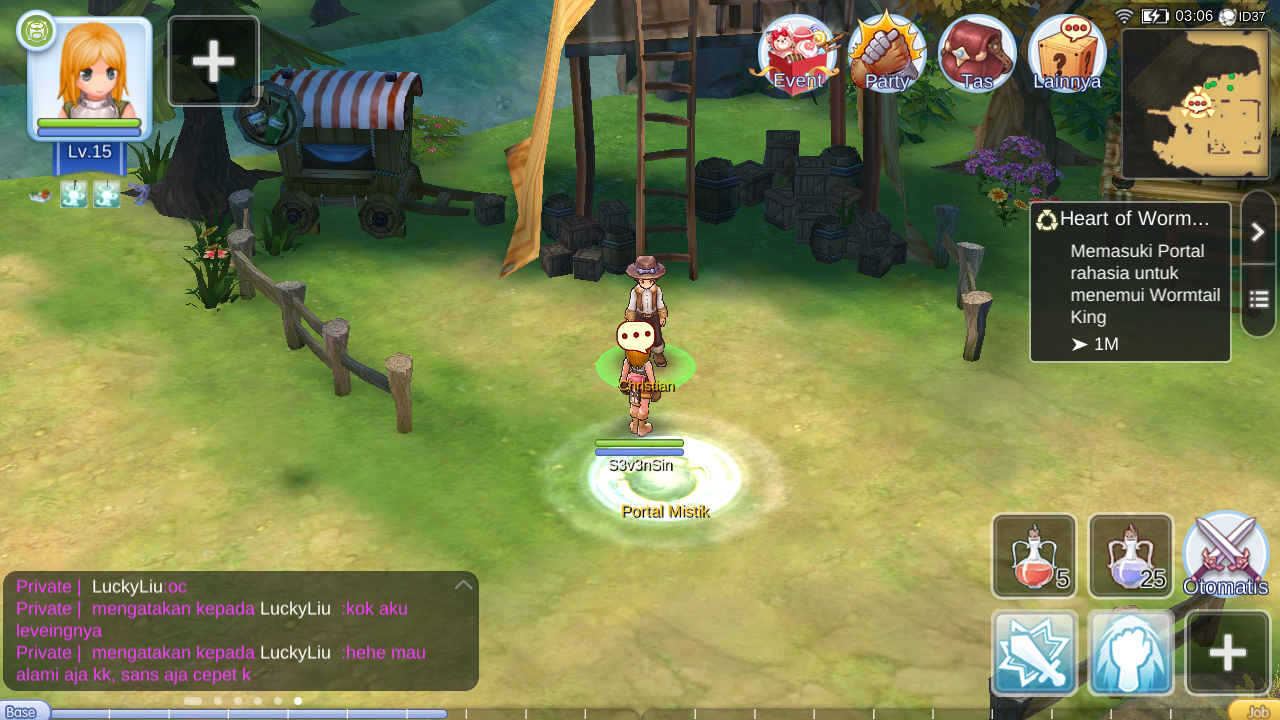The height and width of the screenshot is (720, 1280).
Task: Select the Base tab at bottom left
Action: coord(20,710)
